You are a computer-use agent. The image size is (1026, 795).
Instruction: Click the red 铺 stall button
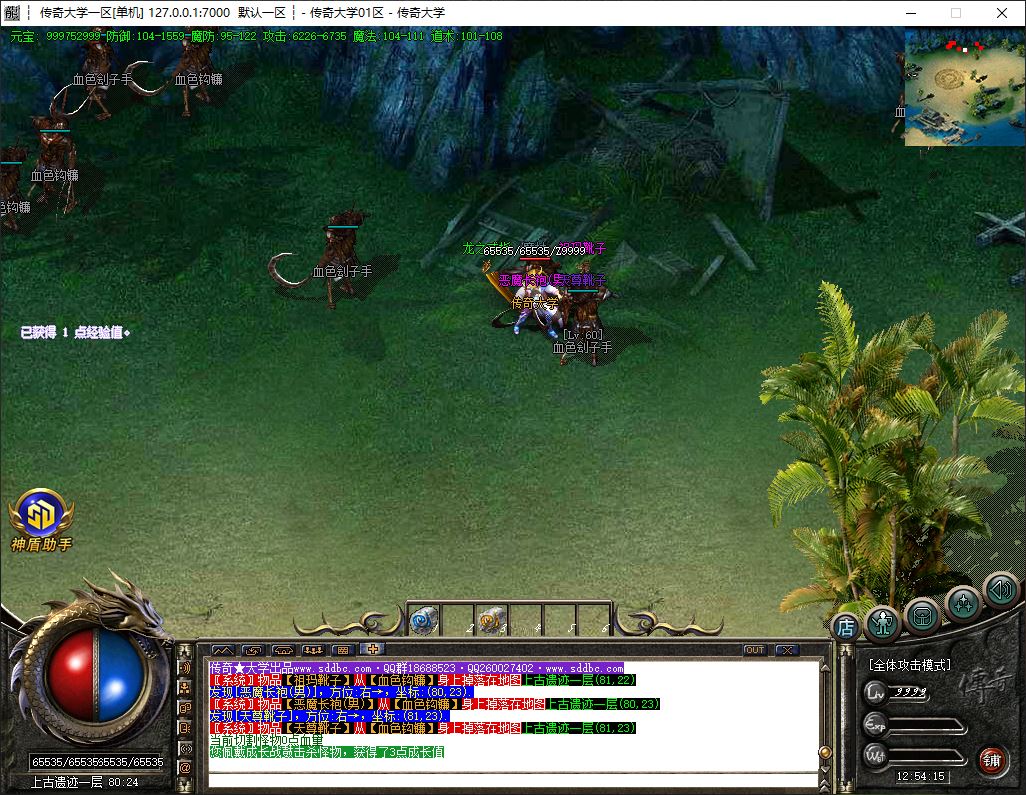tap(992, 758)
